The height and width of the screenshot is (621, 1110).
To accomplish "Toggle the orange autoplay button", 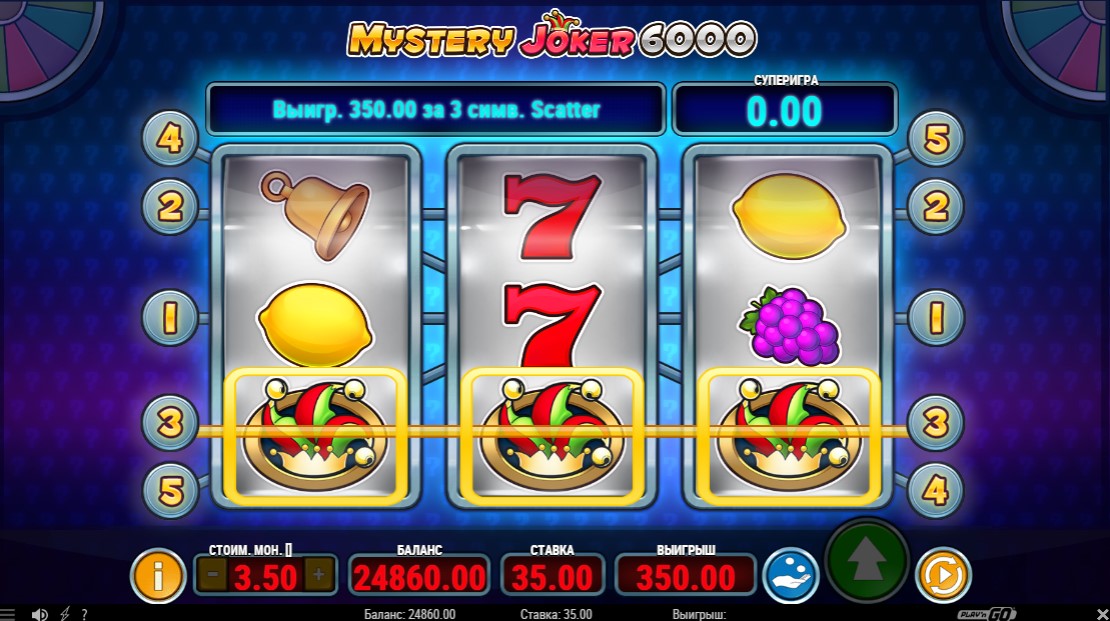I will pos(943,575).
